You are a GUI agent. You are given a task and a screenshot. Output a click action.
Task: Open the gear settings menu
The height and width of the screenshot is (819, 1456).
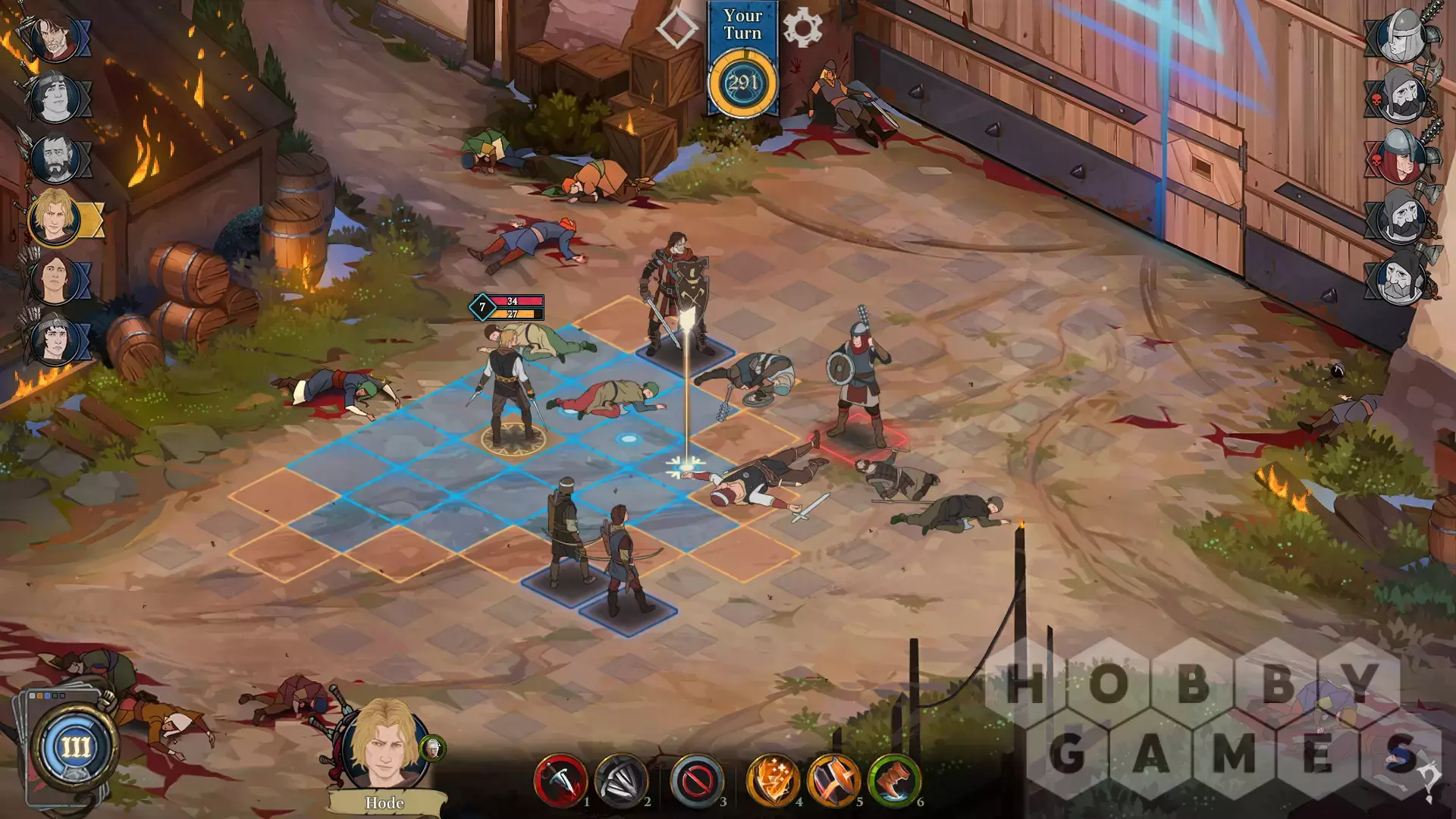pos(802,28)
